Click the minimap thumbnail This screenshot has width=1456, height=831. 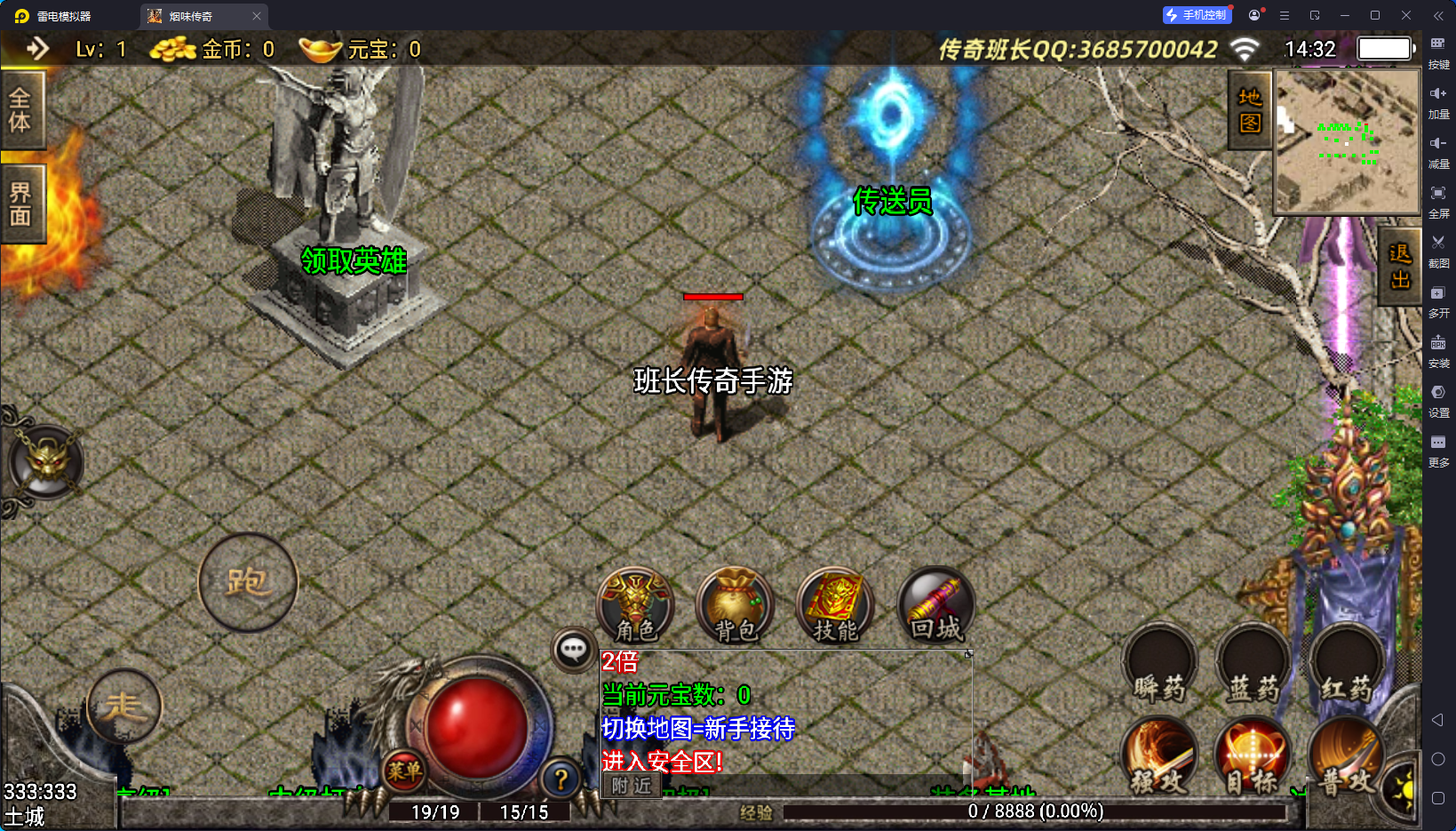click(x=1347, y=141)
